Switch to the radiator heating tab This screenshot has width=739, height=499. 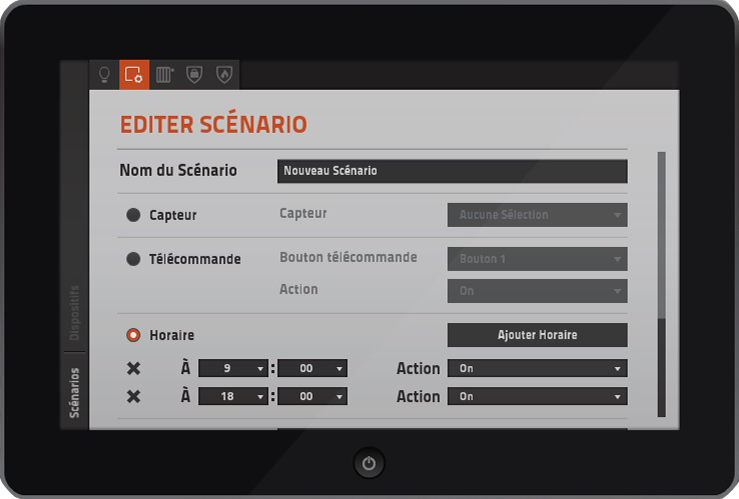(x=165, y=74)
